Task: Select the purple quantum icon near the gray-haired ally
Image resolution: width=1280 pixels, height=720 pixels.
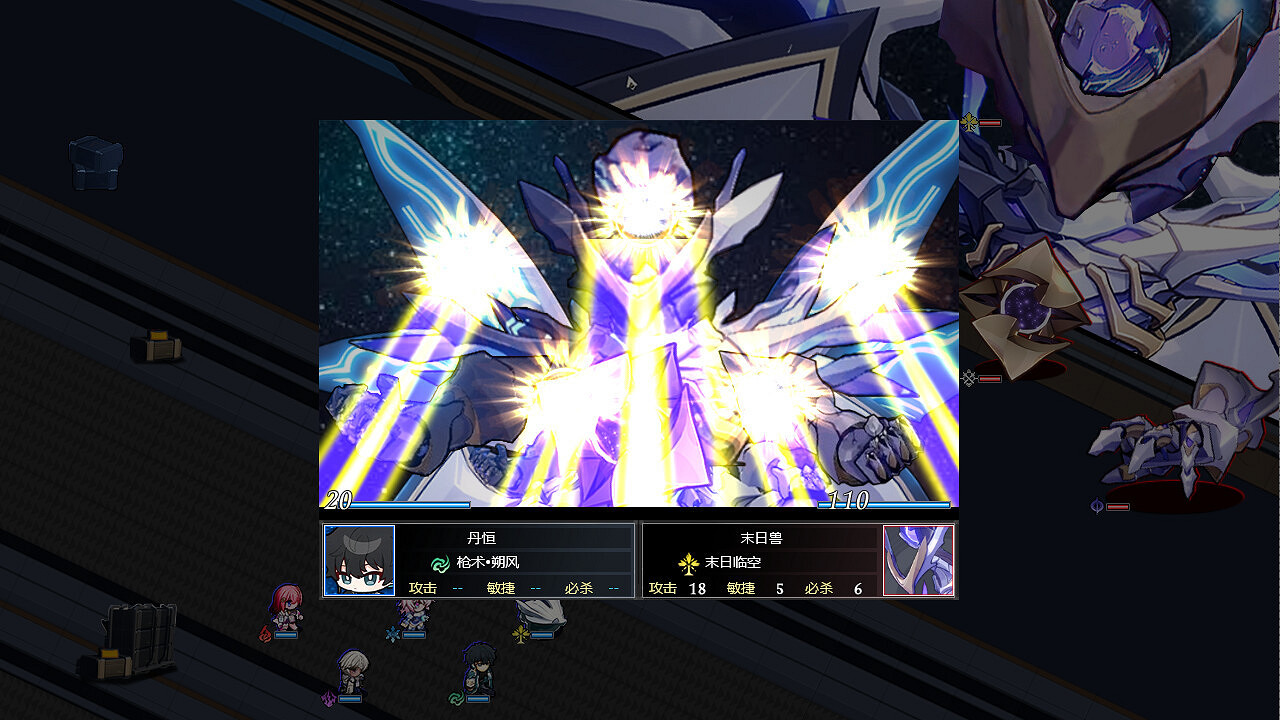Action: coord(329,699)
